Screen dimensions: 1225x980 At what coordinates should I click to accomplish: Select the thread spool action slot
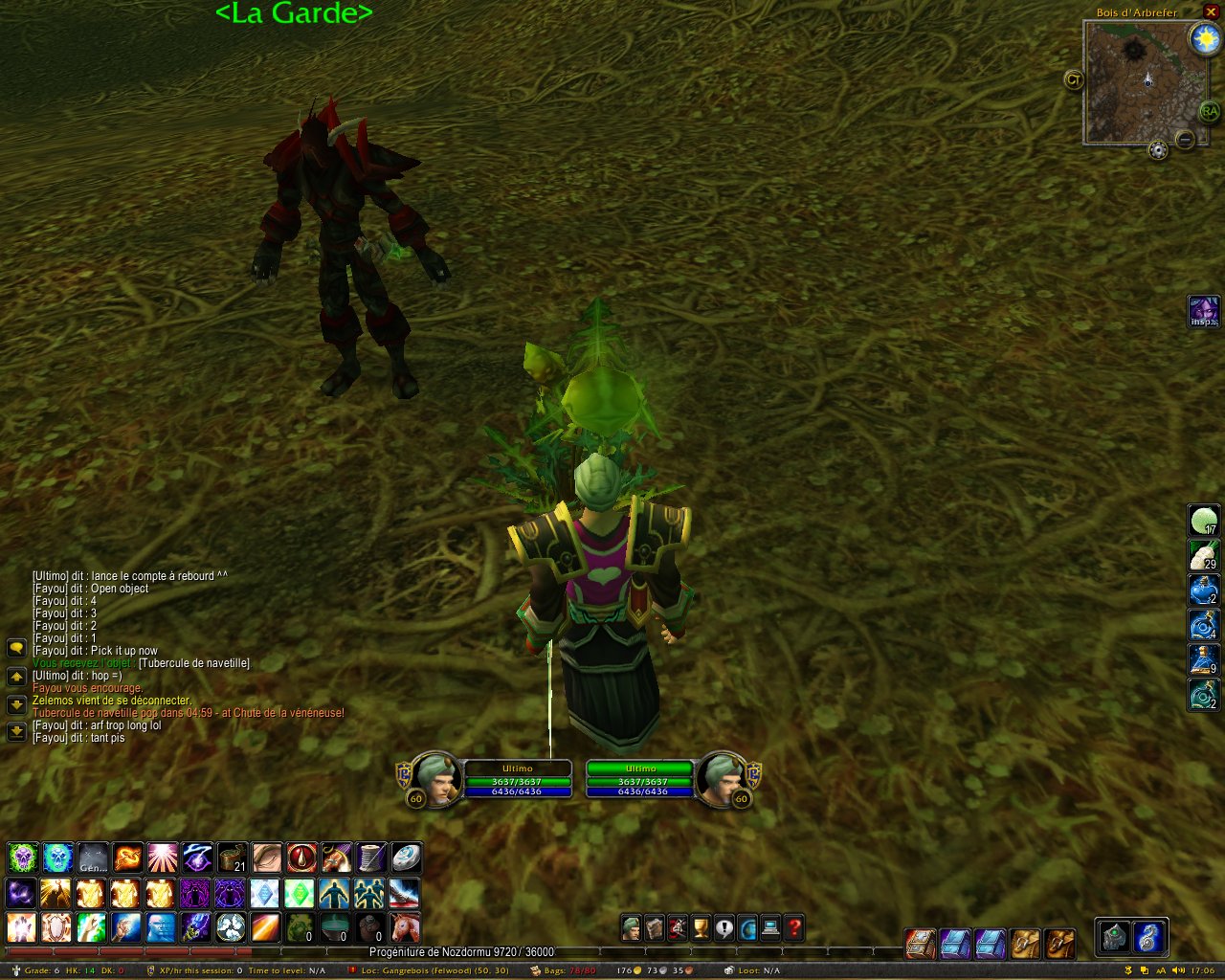(x=371, y=857)
